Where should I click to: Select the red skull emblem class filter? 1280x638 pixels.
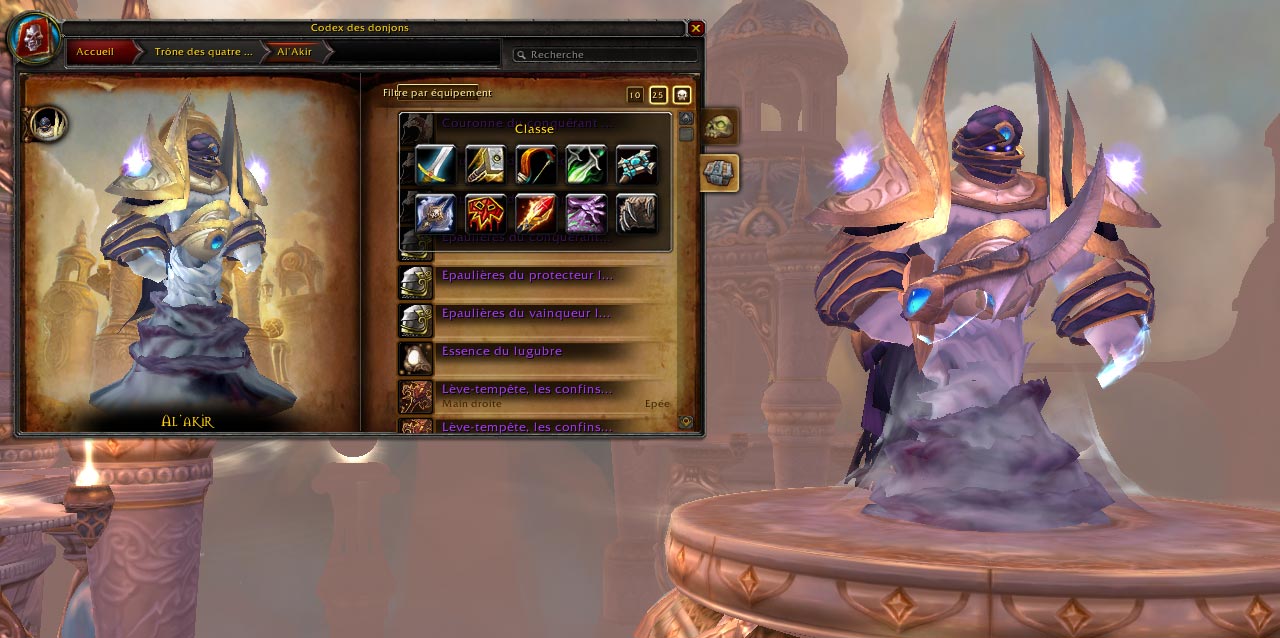(485, 213)
